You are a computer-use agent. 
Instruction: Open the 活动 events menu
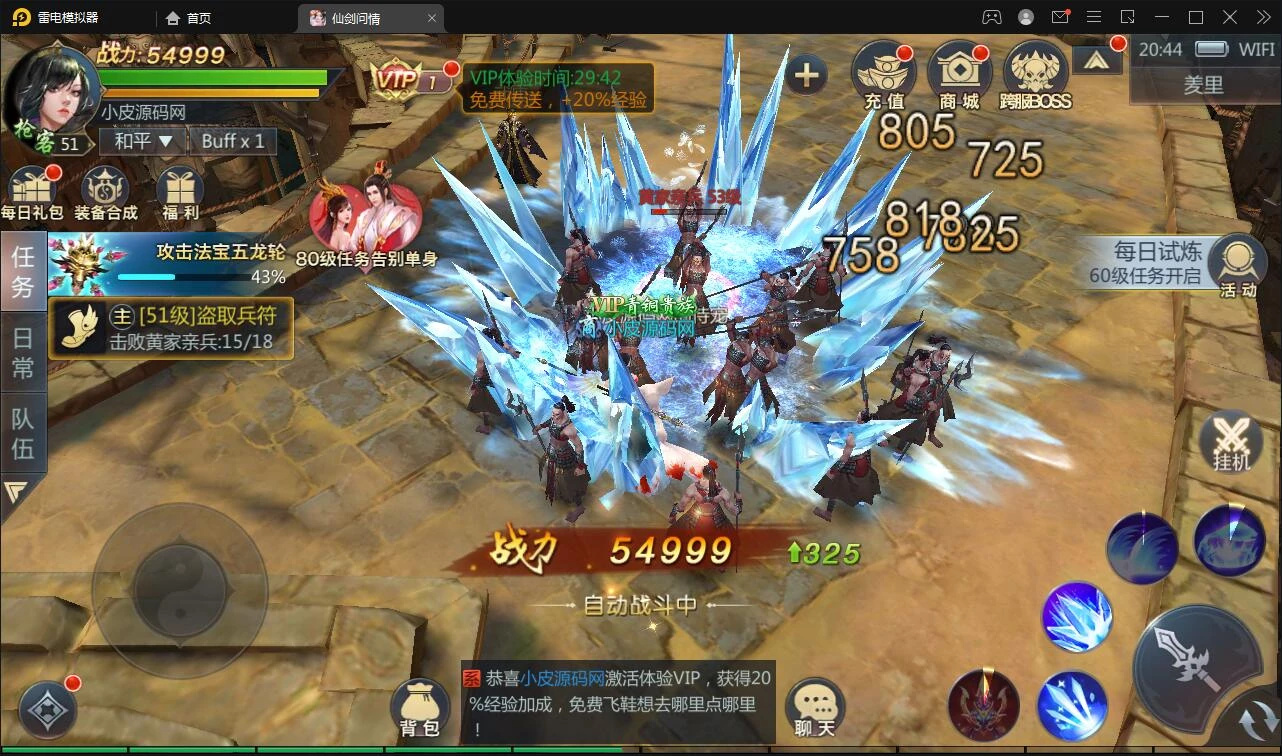click(x=1237, y=266)
